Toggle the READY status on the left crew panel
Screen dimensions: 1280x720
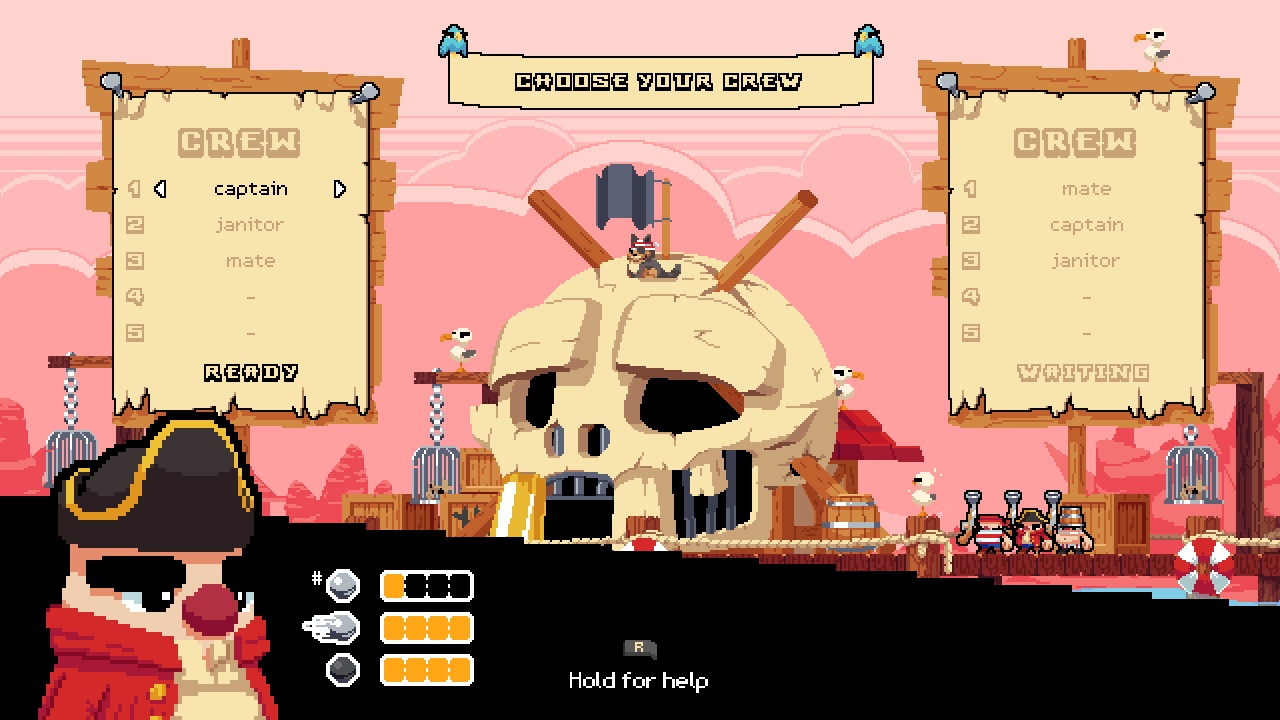[249, 372]
